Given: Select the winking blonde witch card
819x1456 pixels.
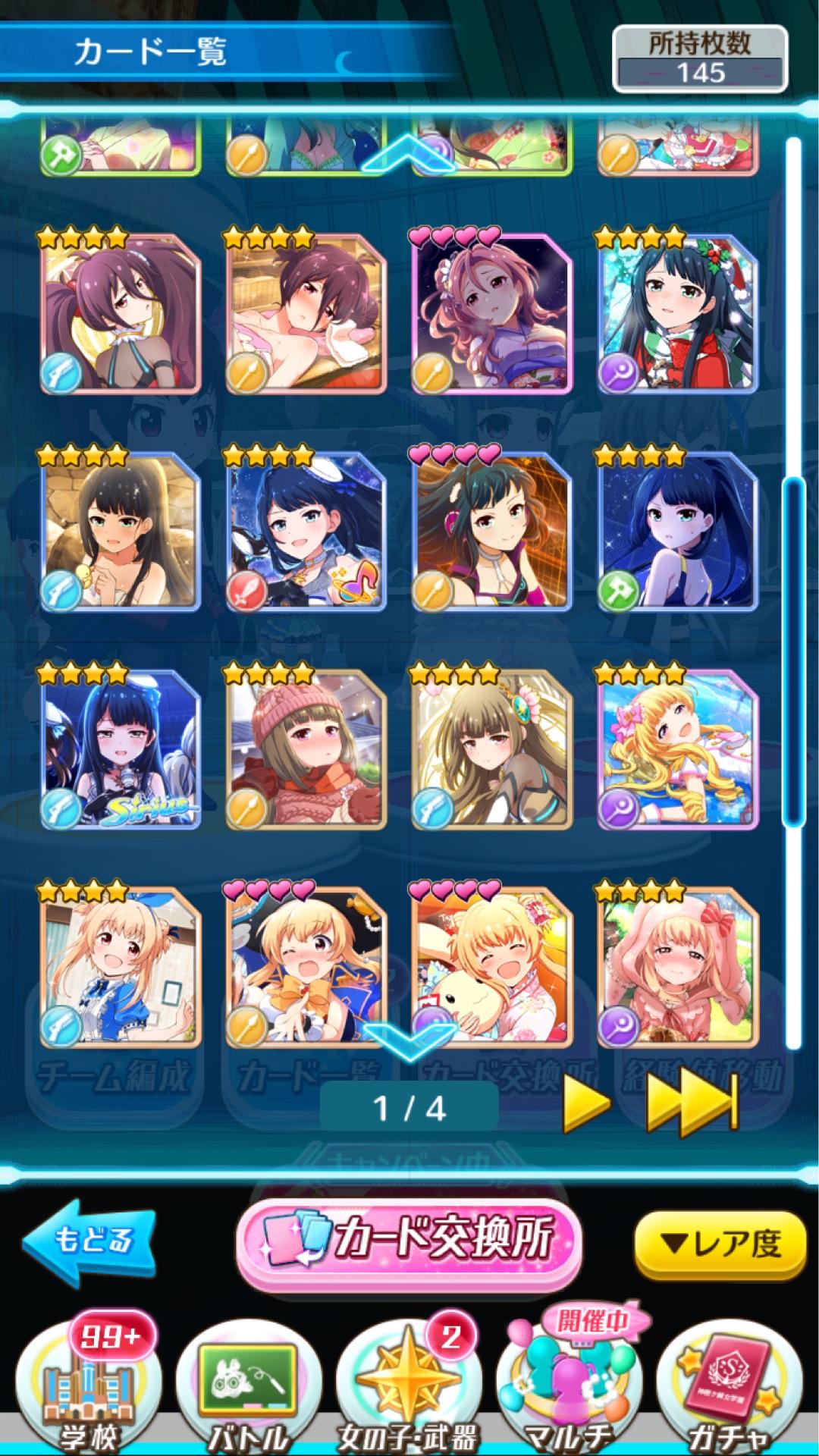Looking at the screenshot, I should (x=306, y=968).
